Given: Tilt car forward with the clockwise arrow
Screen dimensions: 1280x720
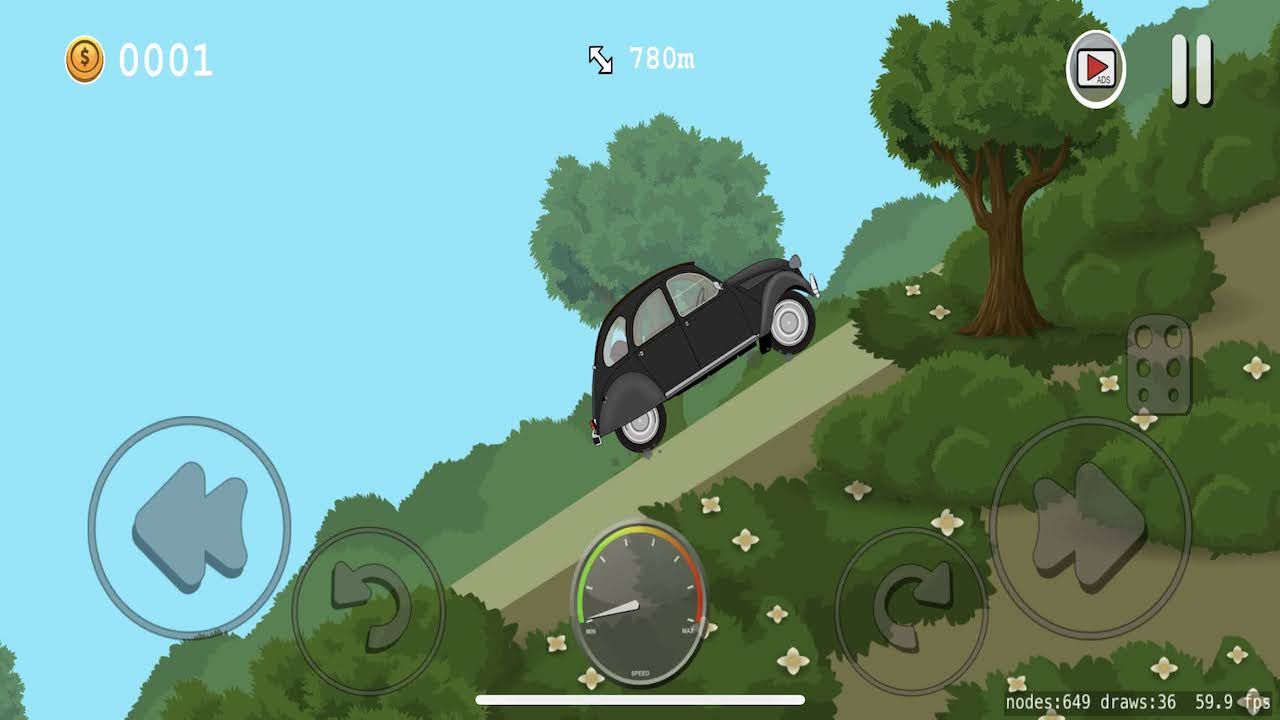Looking at the screenshot, I should 910,610.
